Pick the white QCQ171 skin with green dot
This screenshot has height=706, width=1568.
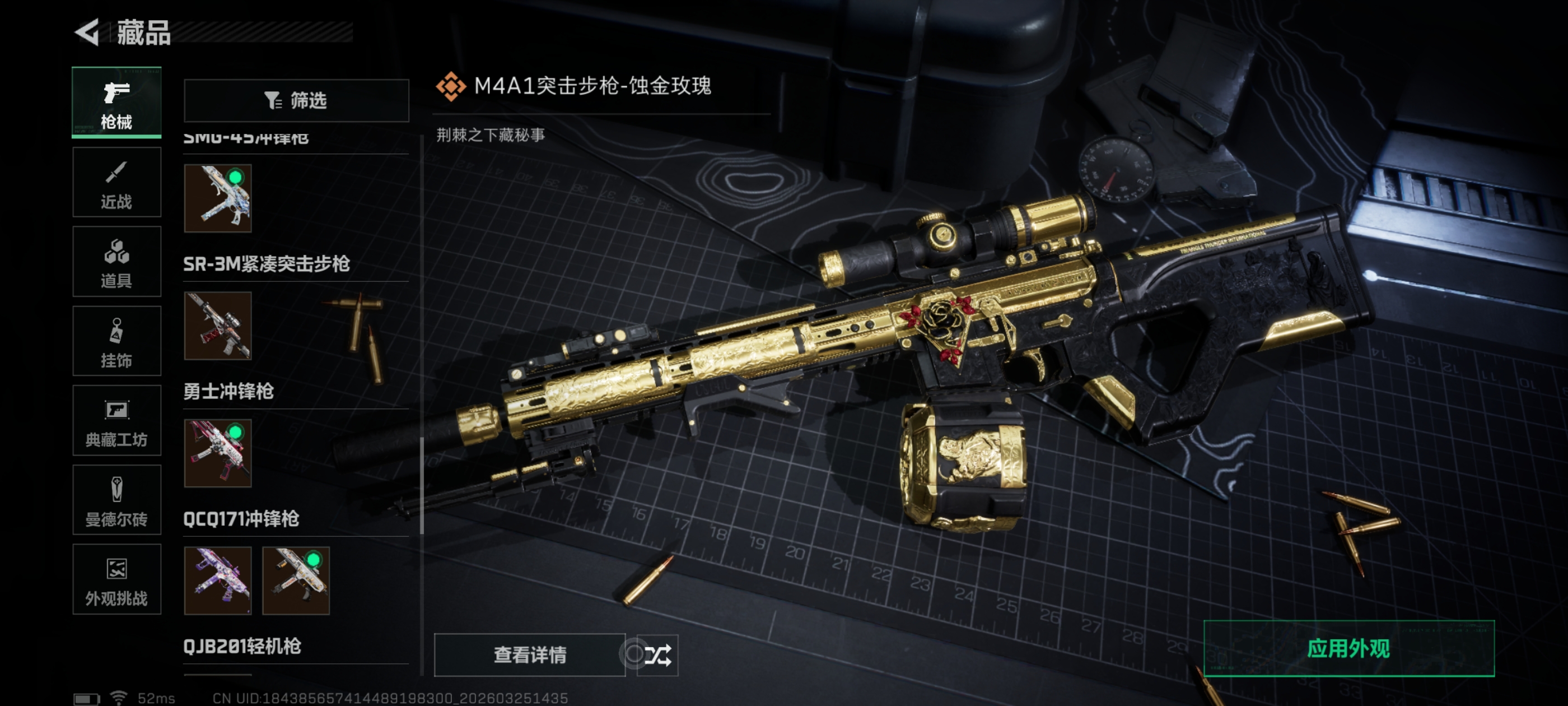click(296, 580)
